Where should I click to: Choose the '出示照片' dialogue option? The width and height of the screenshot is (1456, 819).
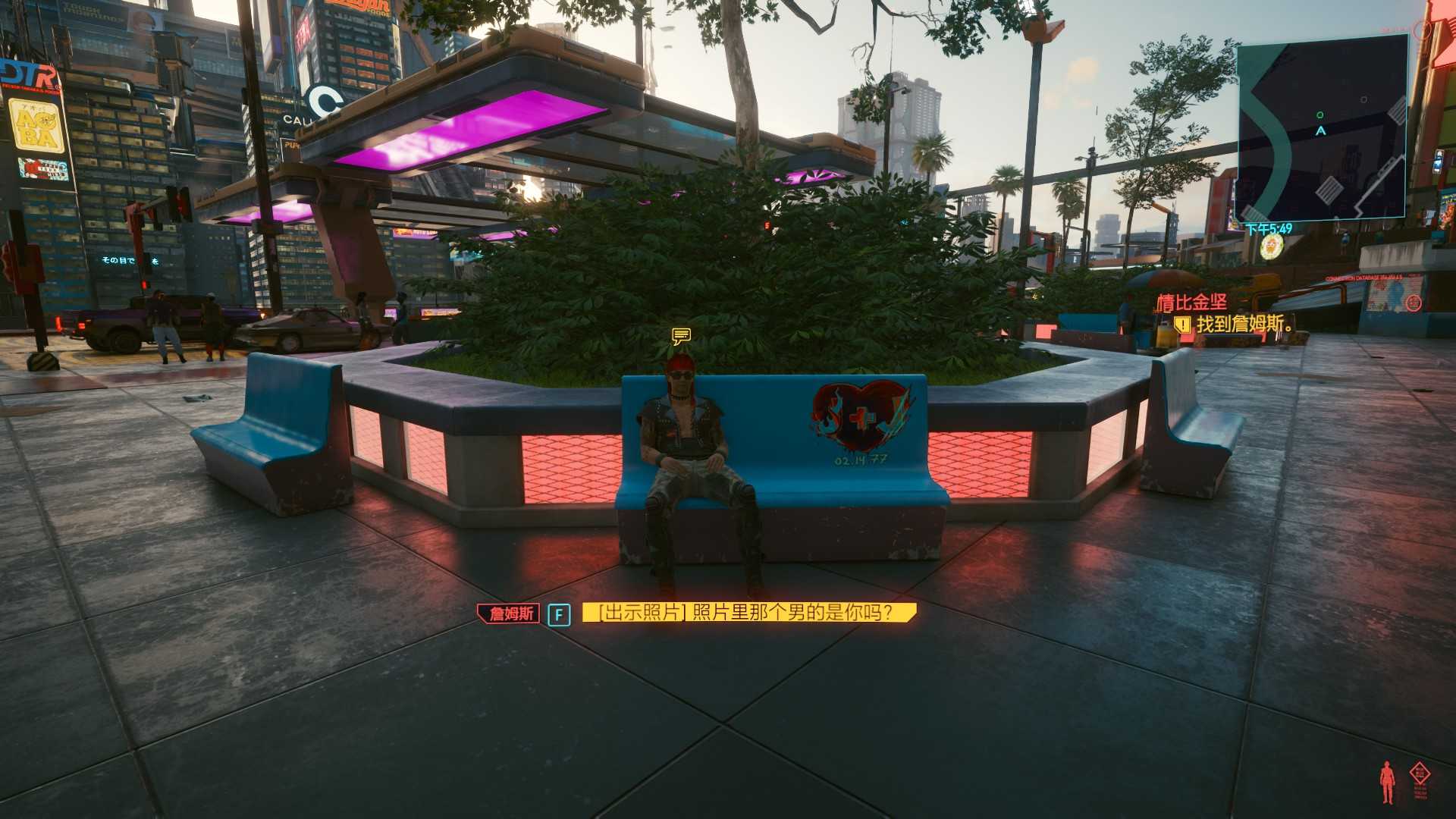coord(748,613)
